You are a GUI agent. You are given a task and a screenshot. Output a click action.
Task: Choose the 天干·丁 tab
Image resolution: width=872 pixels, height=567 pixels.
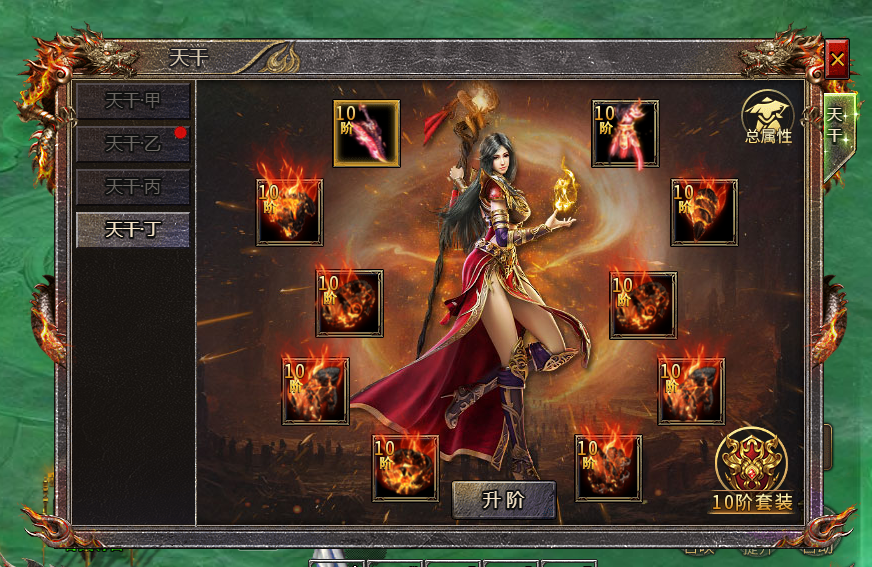tap(133, 230)
